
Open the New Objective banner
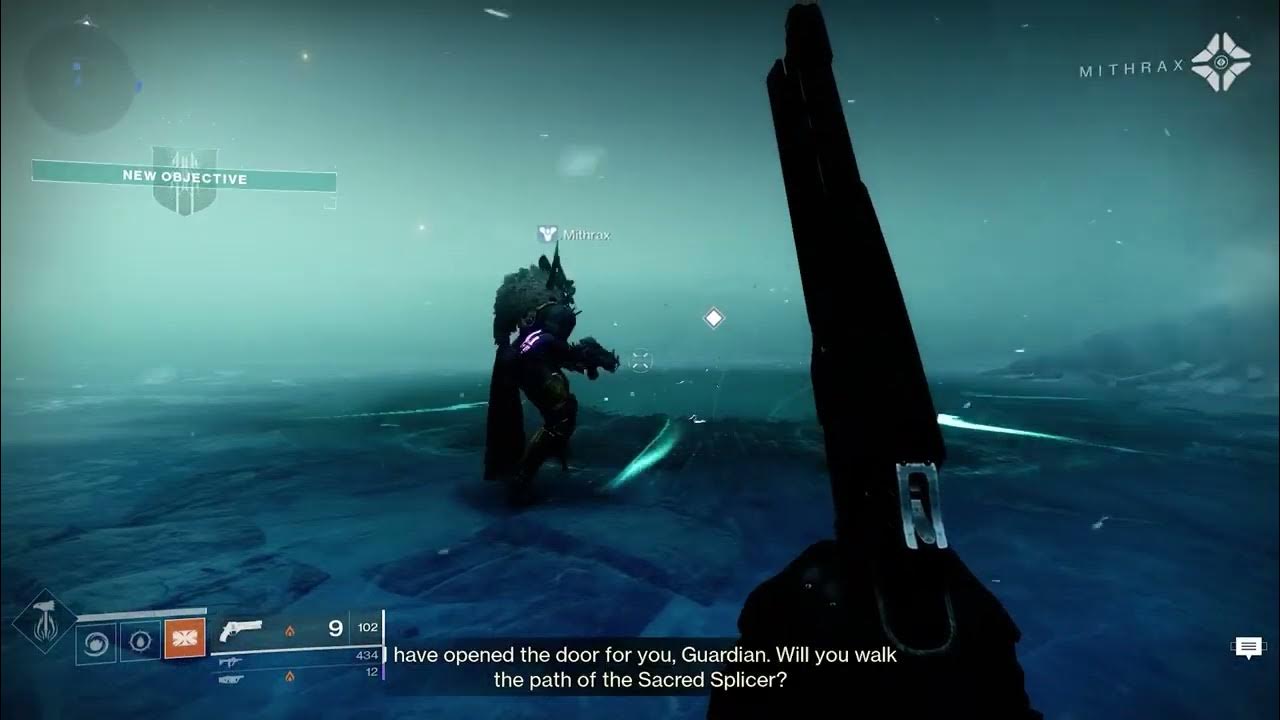pos(184,178)
